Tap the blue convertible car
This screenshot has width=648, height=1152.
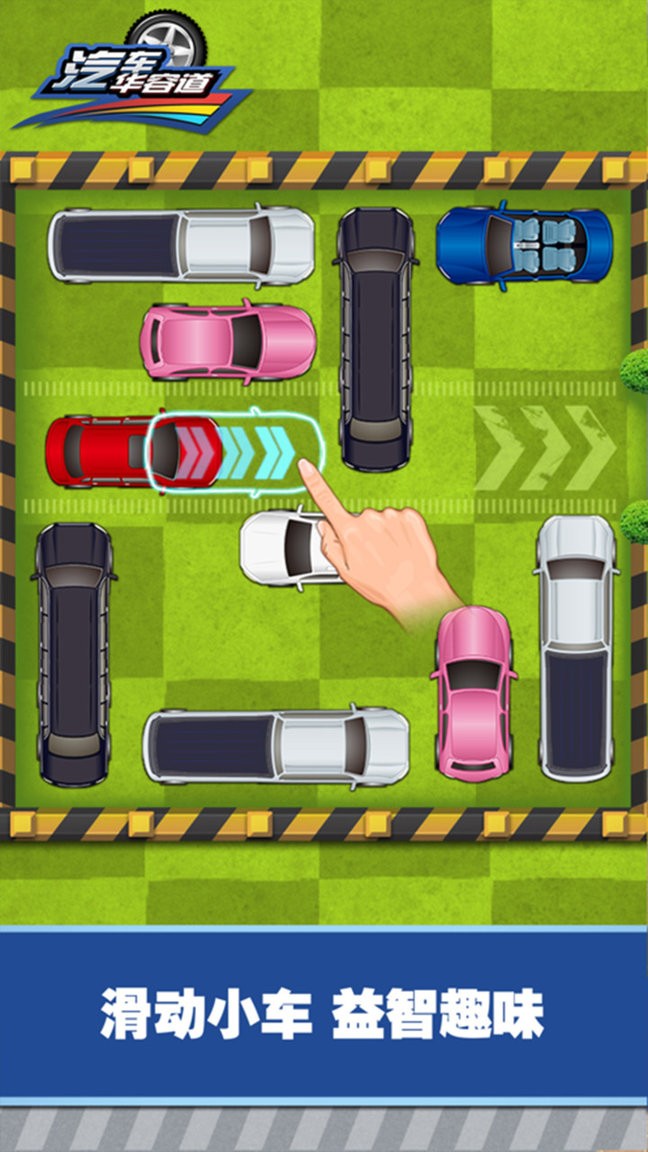(524, 244)
